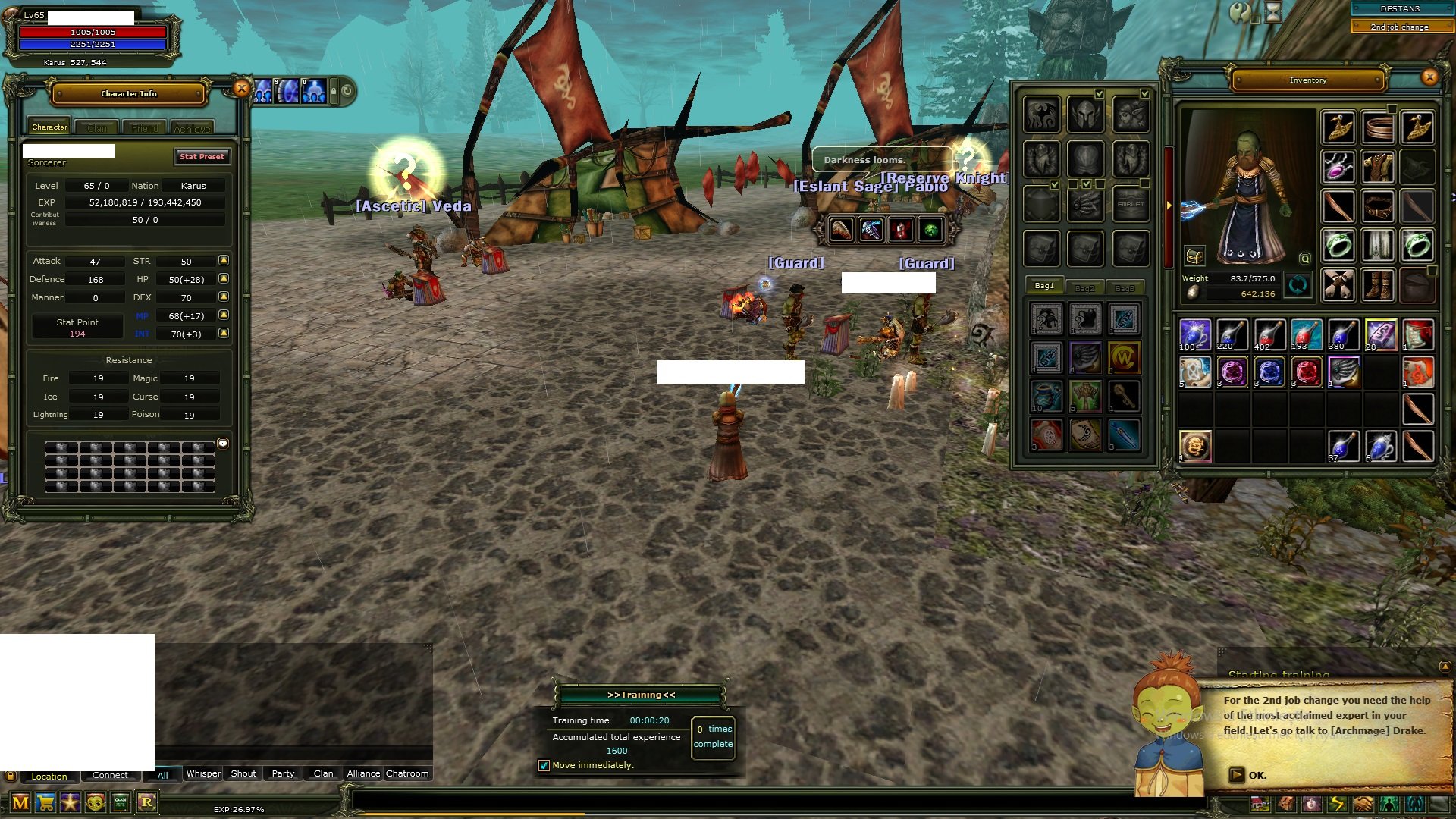Click the yellow M menu button

point(20,802)
